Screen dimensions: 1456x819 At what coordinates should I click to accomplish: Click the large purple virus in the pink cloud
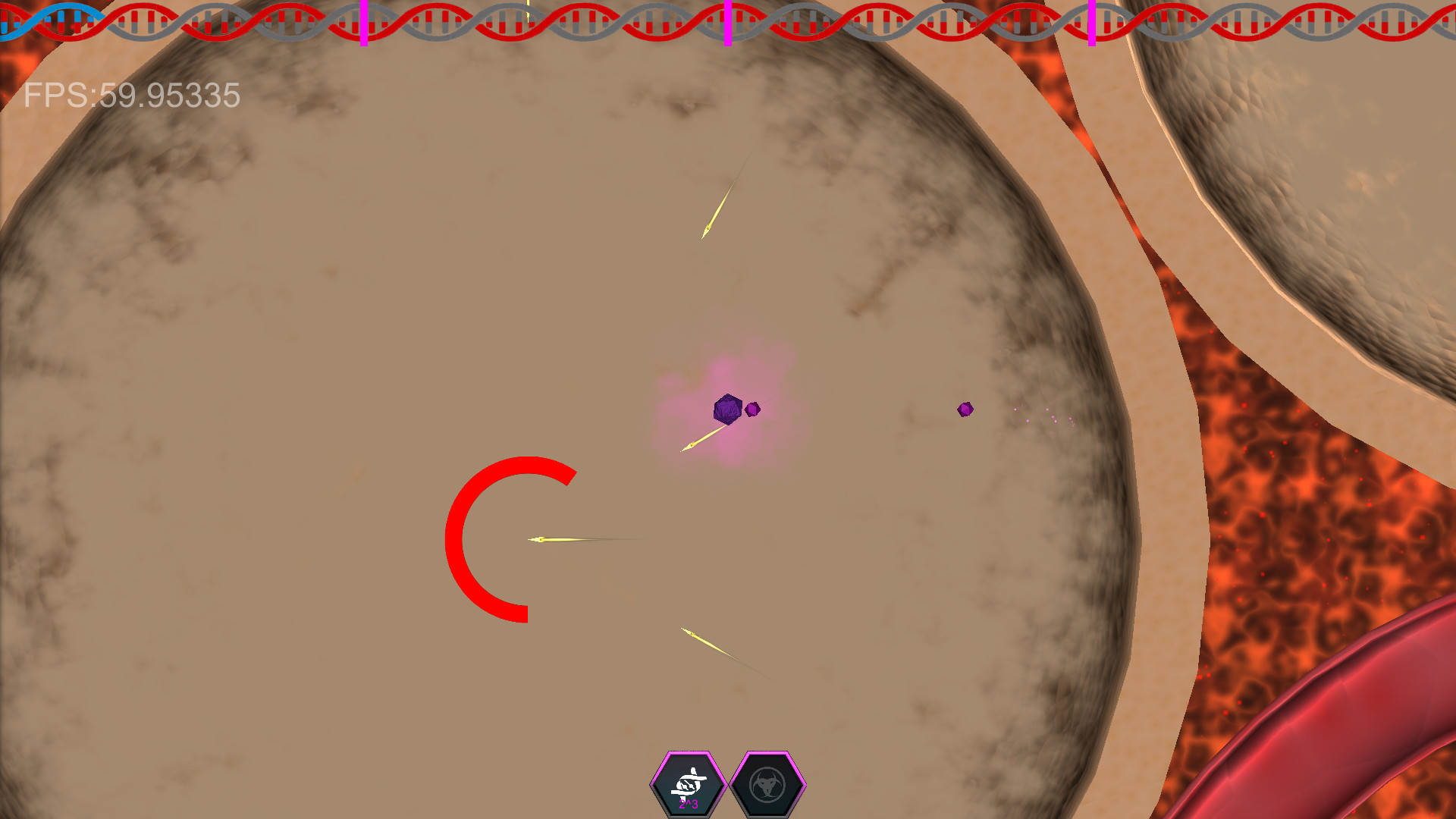coord(727,409)
